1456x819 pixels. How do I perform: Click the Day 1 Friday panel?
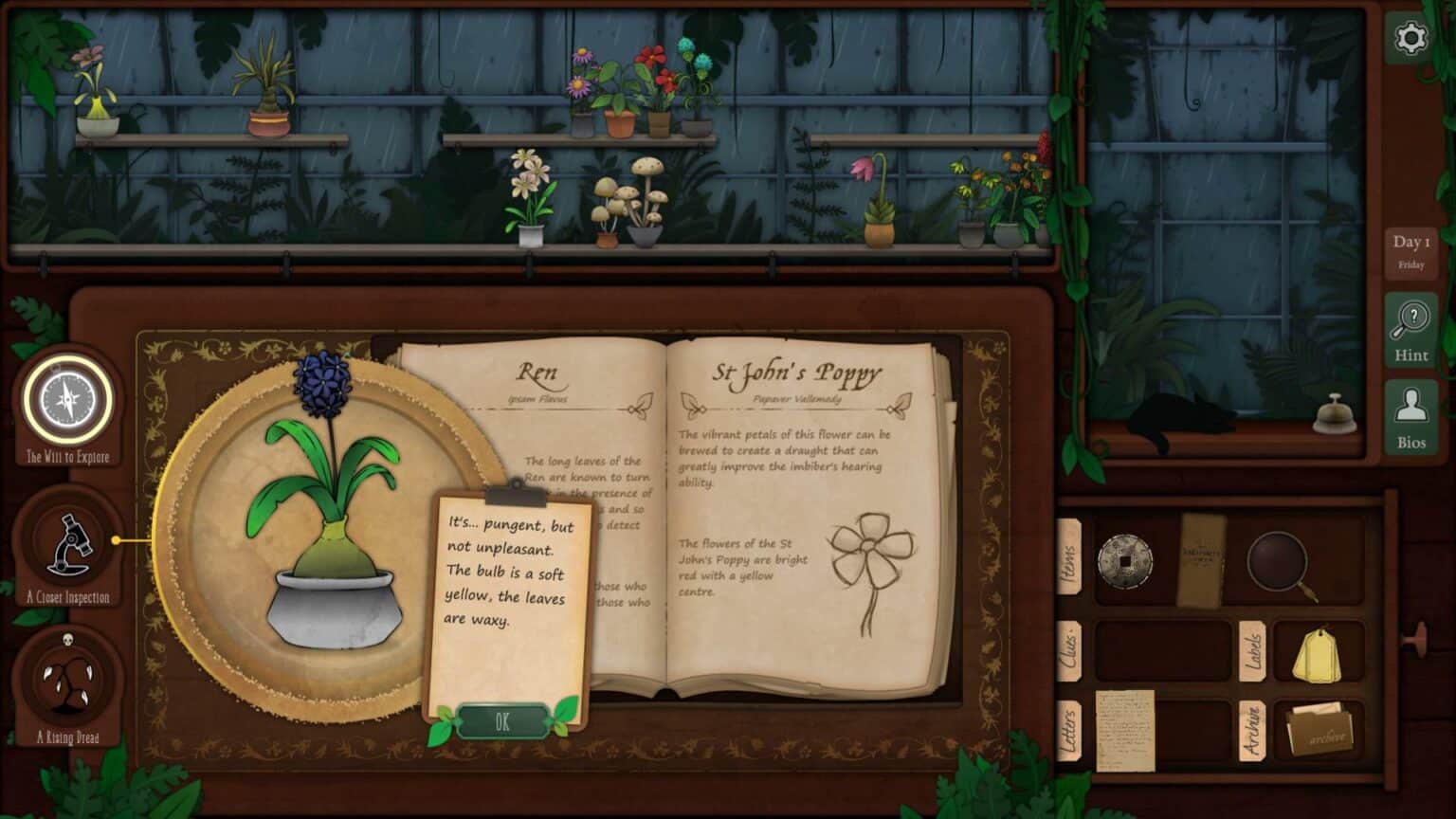(x=1410, y=251)
